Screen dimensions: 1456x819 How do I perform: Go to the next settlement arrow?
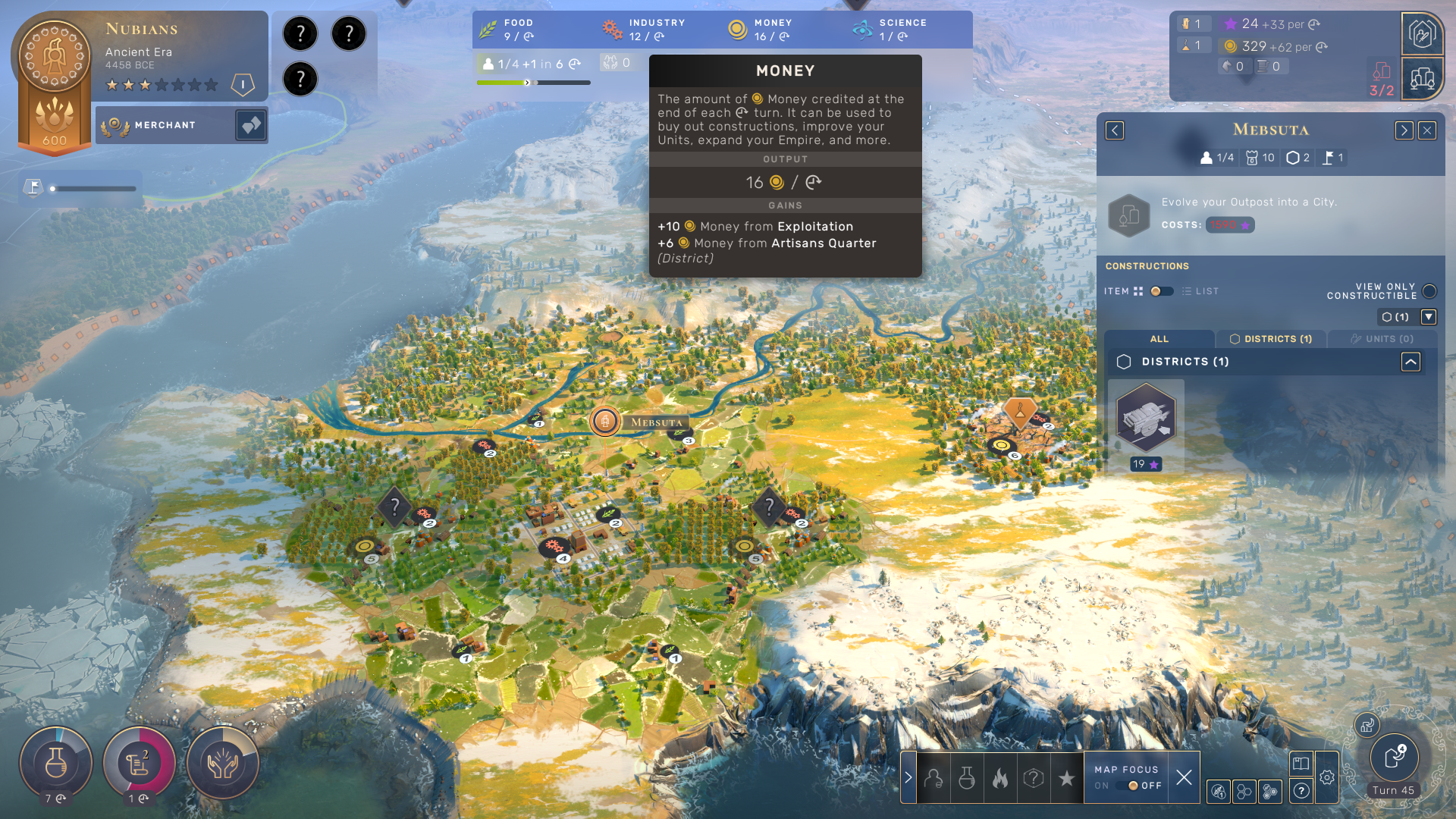pos(1404,130)
